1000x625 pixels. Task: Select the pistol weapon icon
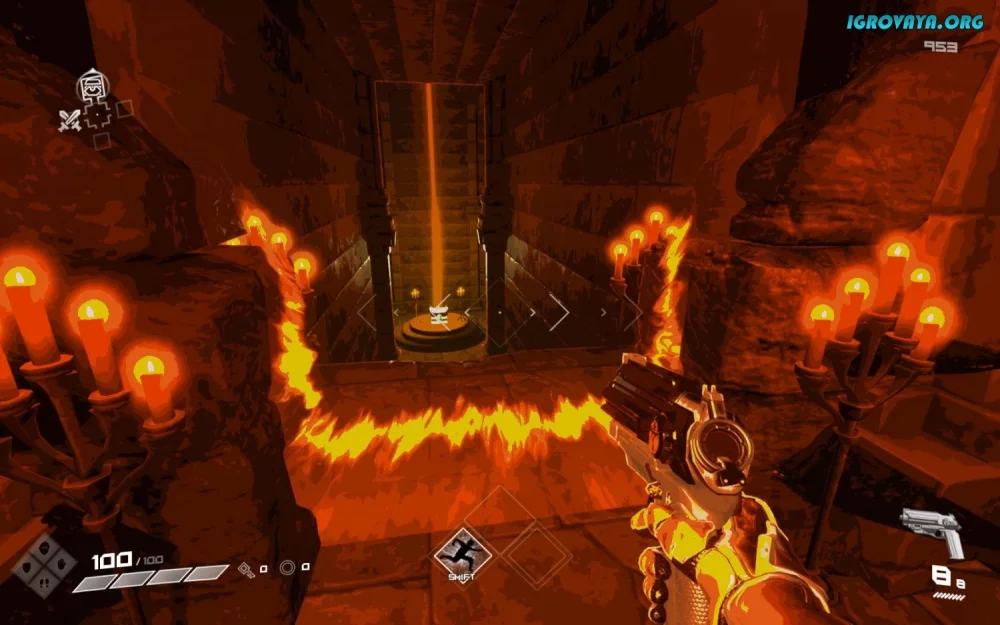click(x=931, y=530)
